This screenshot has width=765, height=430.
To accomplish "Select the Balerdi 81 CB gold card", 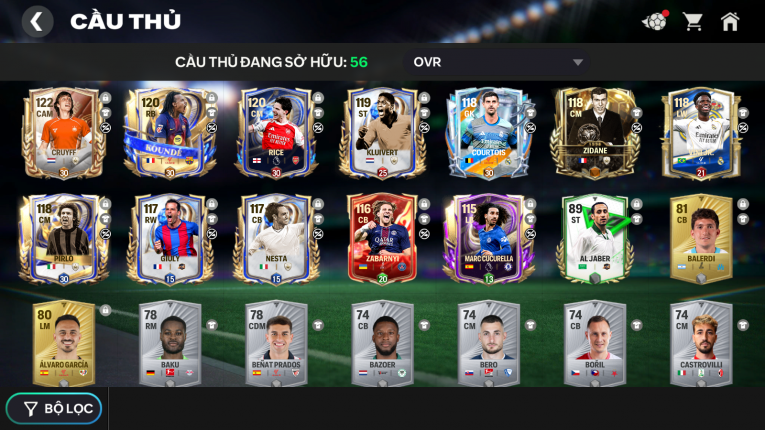I will (701, 239).
